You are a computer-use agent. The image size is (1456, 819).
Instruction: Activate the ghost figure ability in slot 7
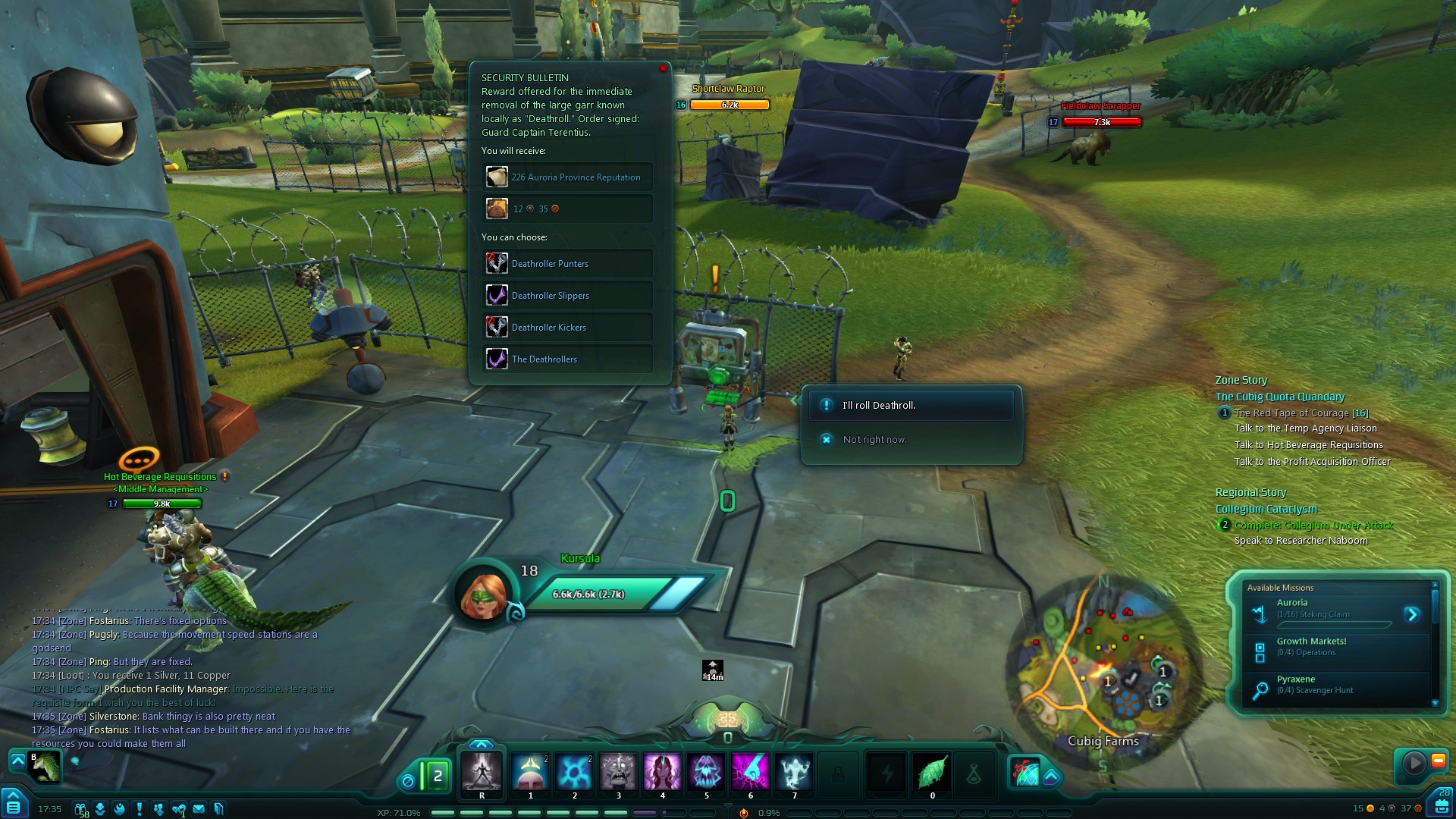794,772
